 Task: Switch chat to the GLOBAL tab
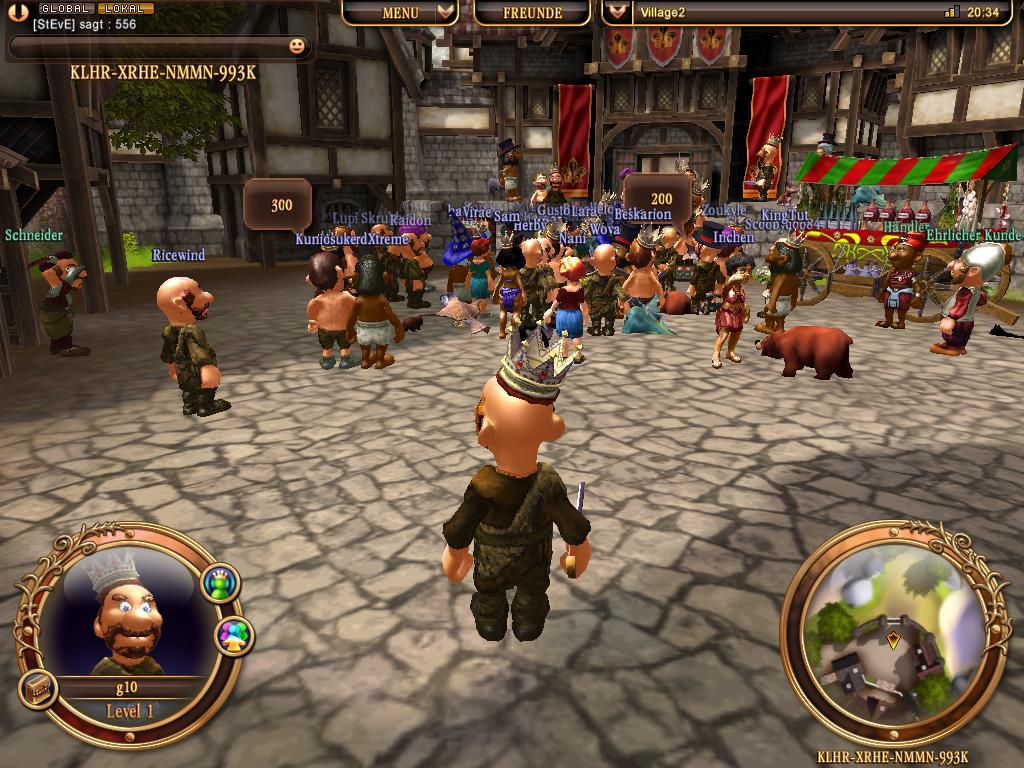(x=67, y=8)
